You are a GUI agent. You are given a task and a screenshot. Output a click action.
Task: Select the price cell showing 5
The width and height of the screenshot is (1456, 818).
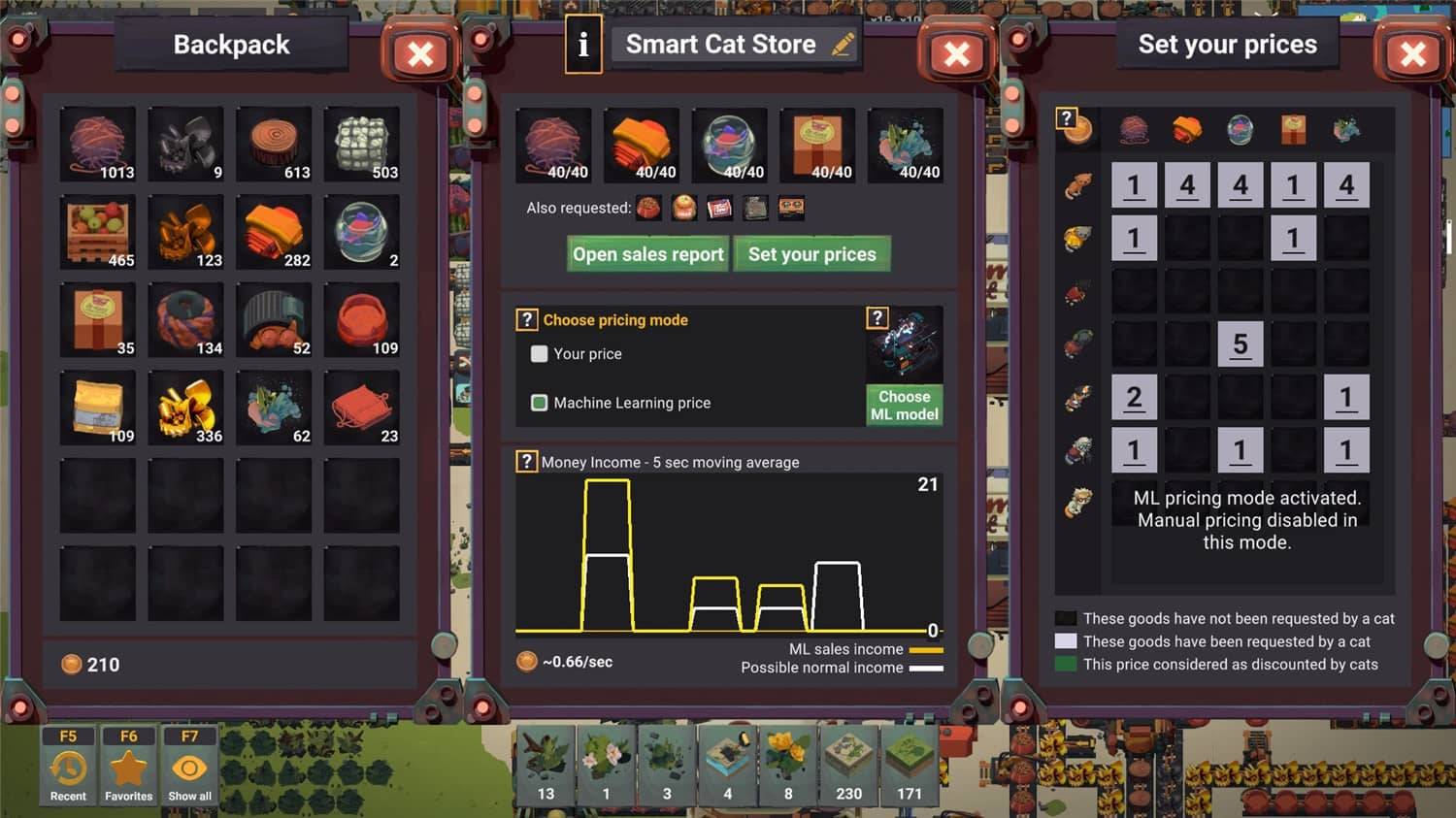tap(1241, 343)
